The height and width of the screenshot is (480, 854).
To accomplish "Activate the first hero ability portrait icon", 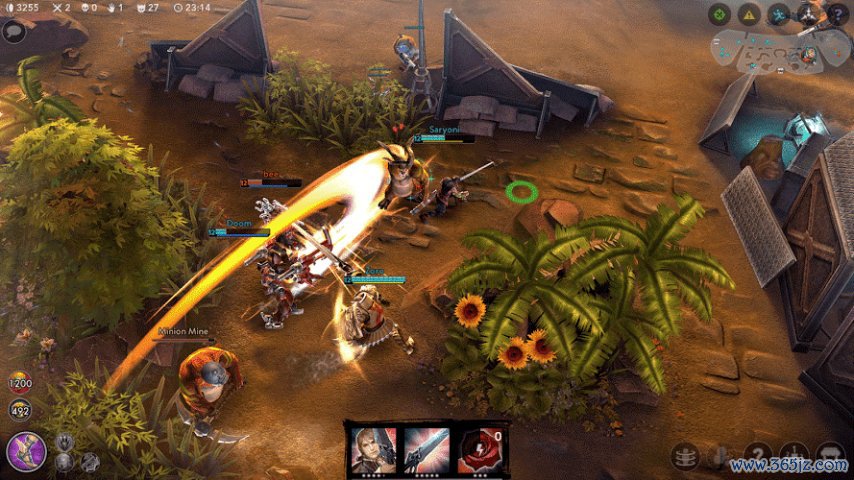I will click(x=372, y=449).
